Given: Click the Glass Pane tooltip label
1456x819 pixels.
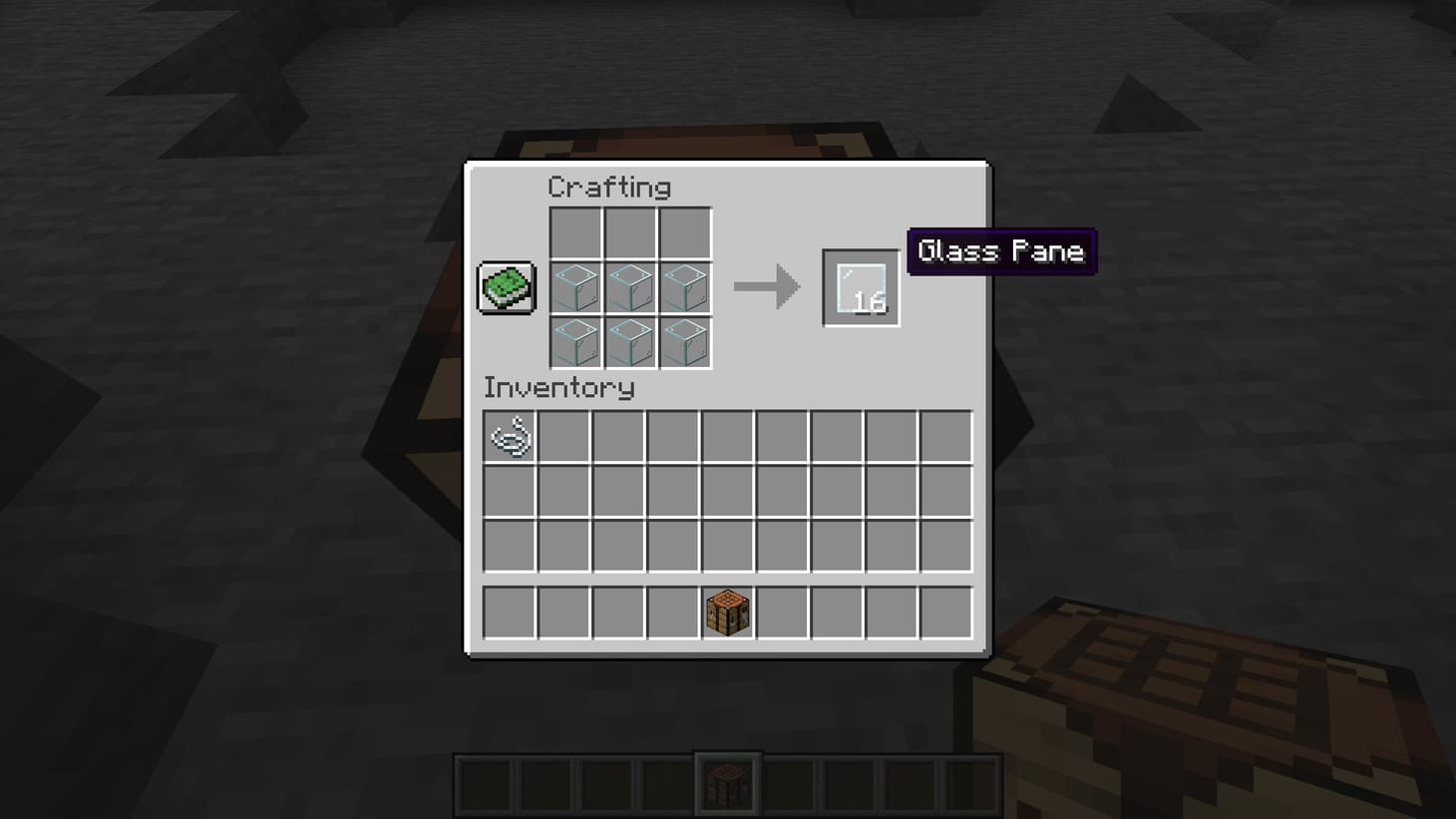Looking at the screenshot, I should coord(1001,251).
